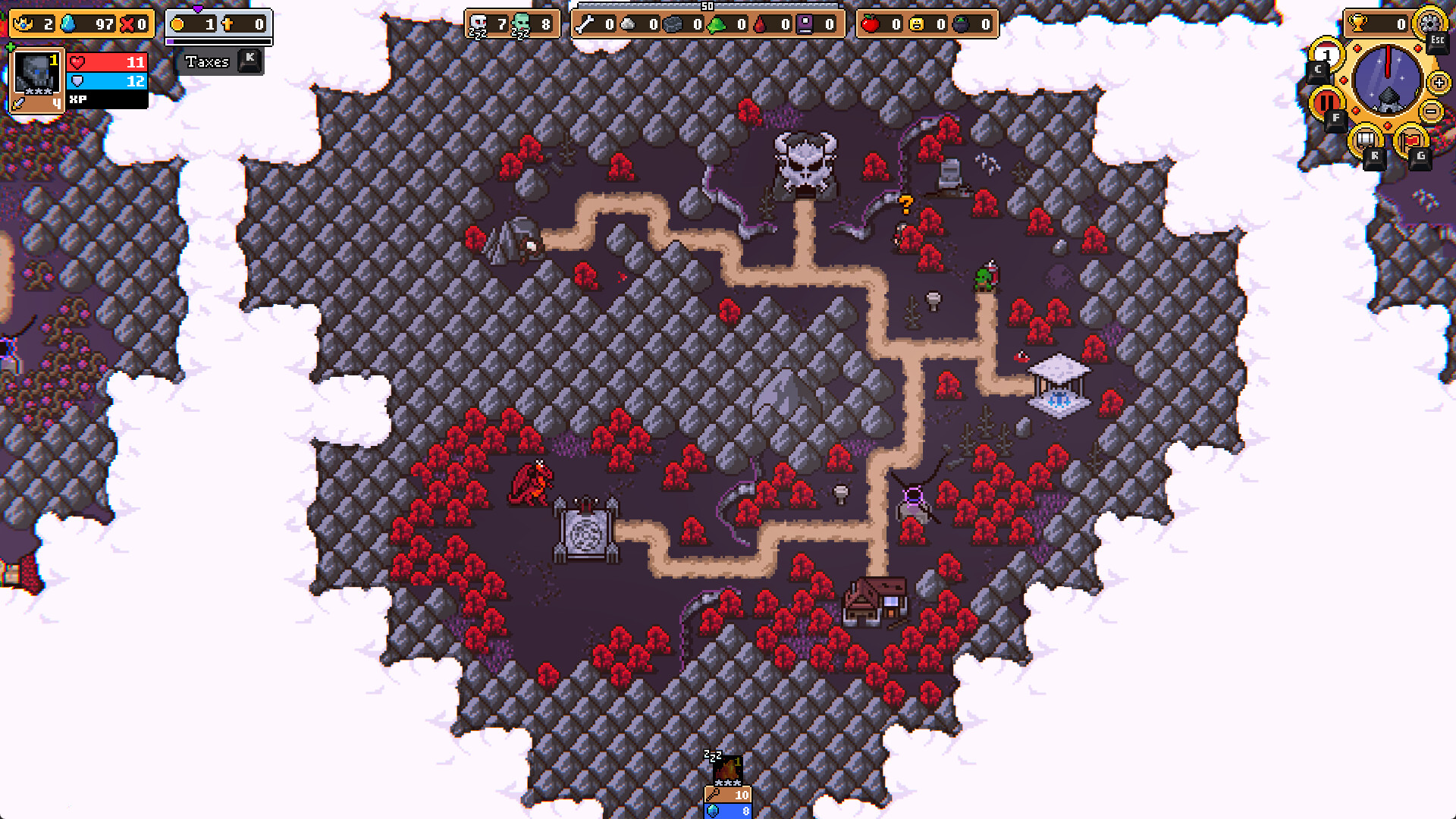Click the blue gem currency icon
Image resolution: width=1456 pixels, height=819 pixels.
tap(68, 23)
